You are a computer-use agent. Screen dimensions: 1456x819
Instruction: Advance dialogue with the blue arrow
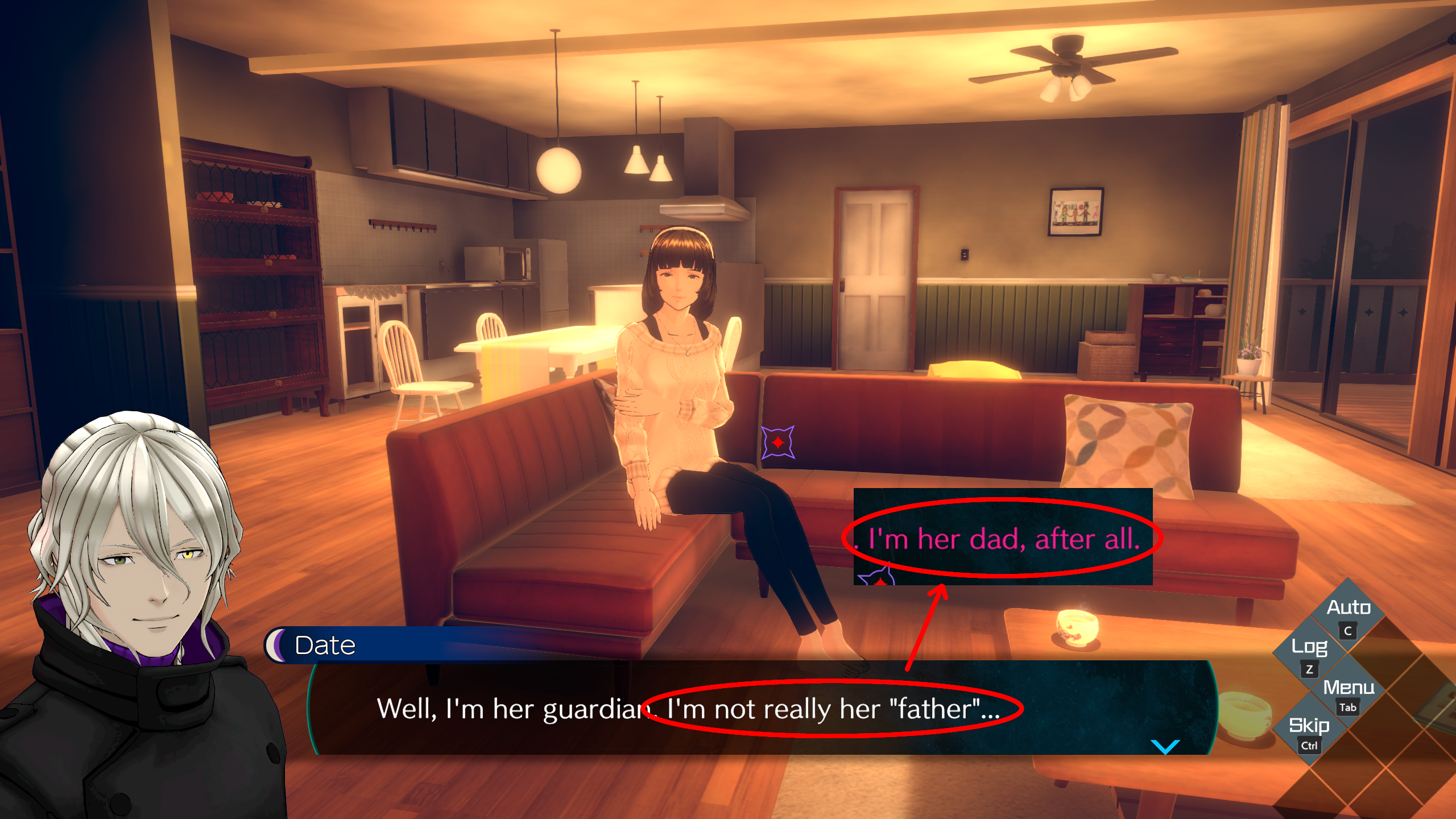point(1165,746)
